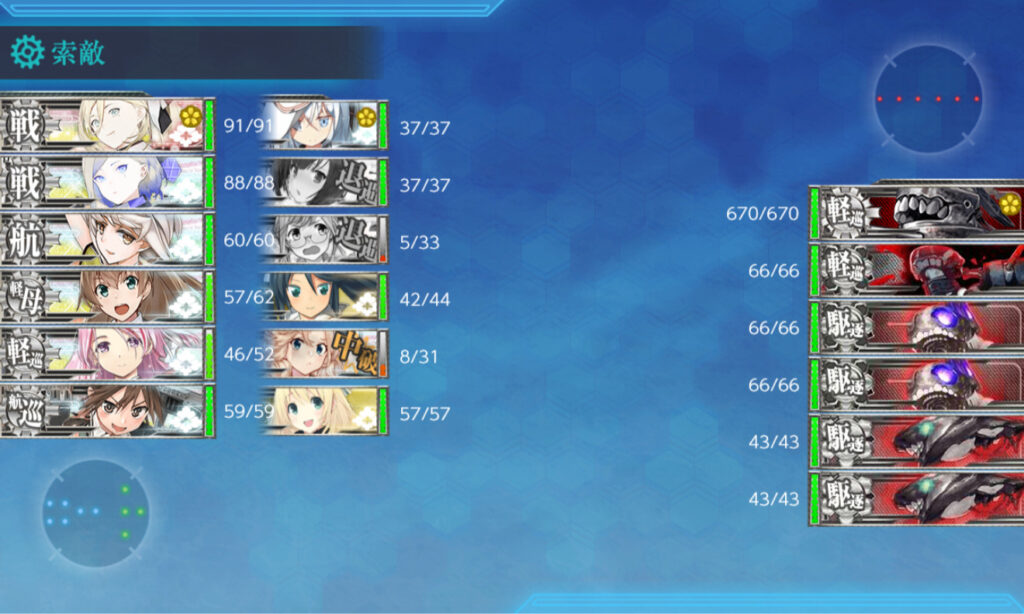
Task: Choose the carrier banner with 60/60 HP
Action: 108,239
